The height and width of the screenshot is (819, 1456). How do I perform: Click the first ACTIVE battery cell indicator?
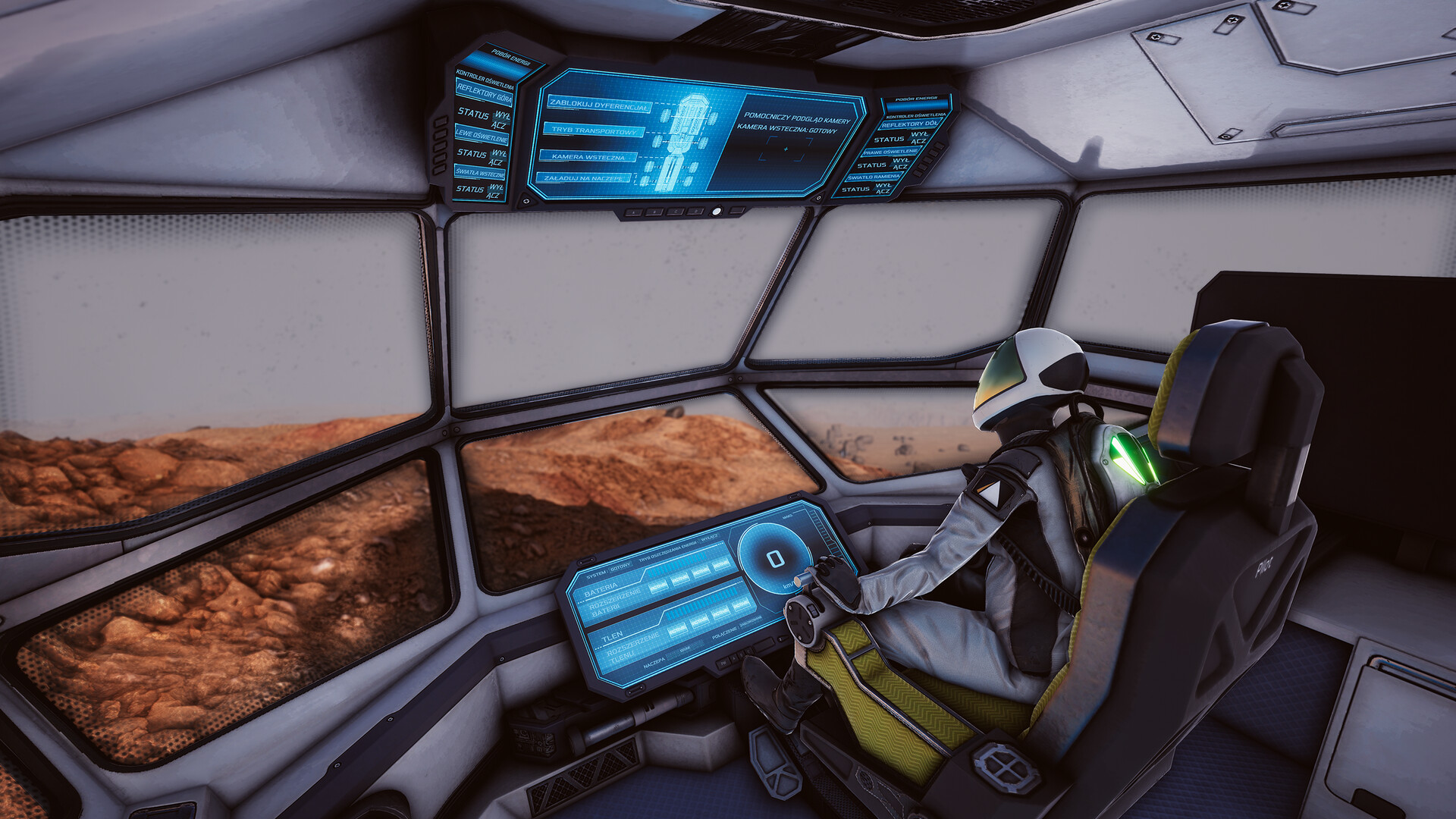pyautogui.click(x=657, y=586)
